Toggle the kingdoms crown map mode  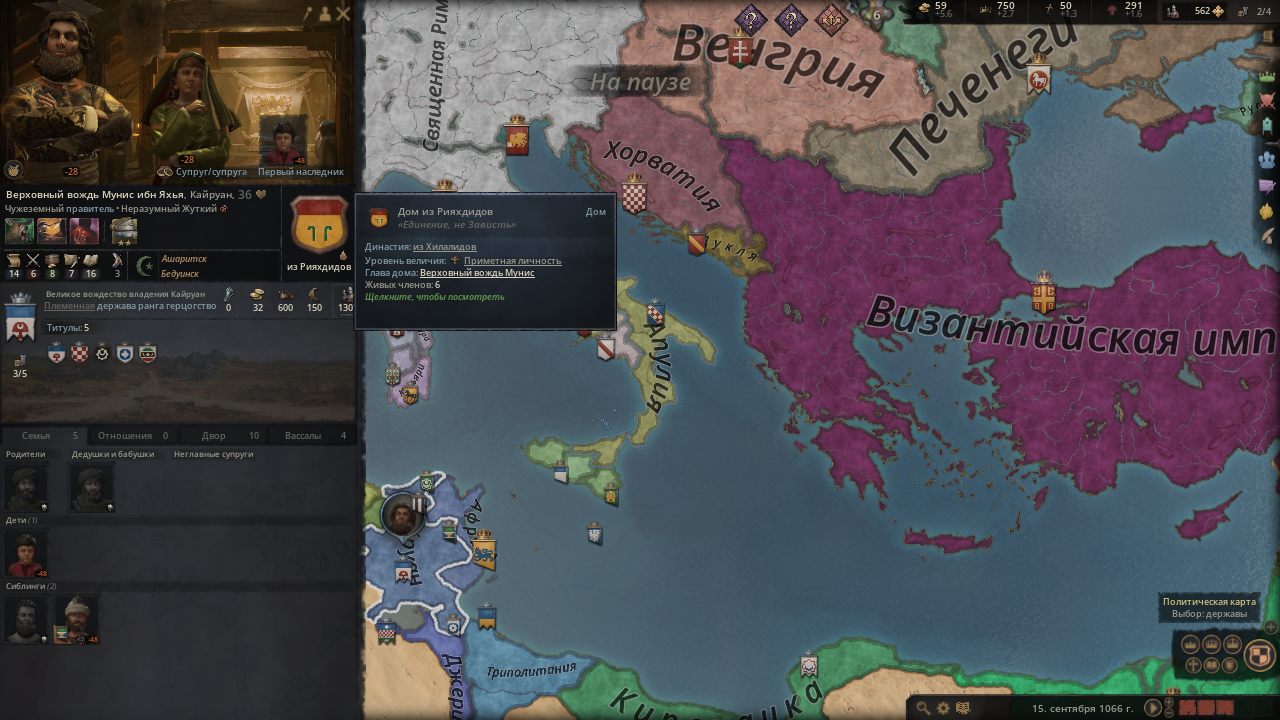(x=1212, y=643)
